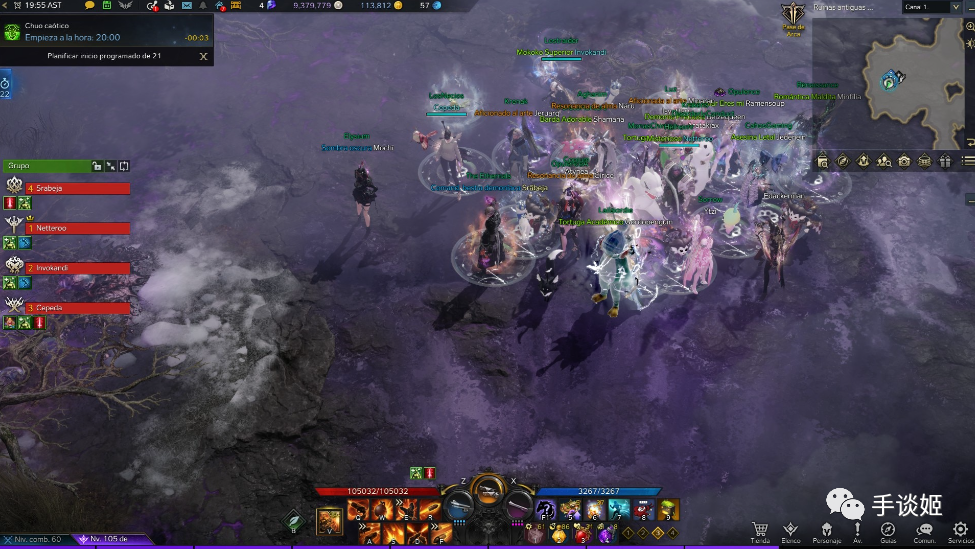Open the gift box icon below minimap
The width and height of the screenshot is (975, 549).
[x=945, y=161]
